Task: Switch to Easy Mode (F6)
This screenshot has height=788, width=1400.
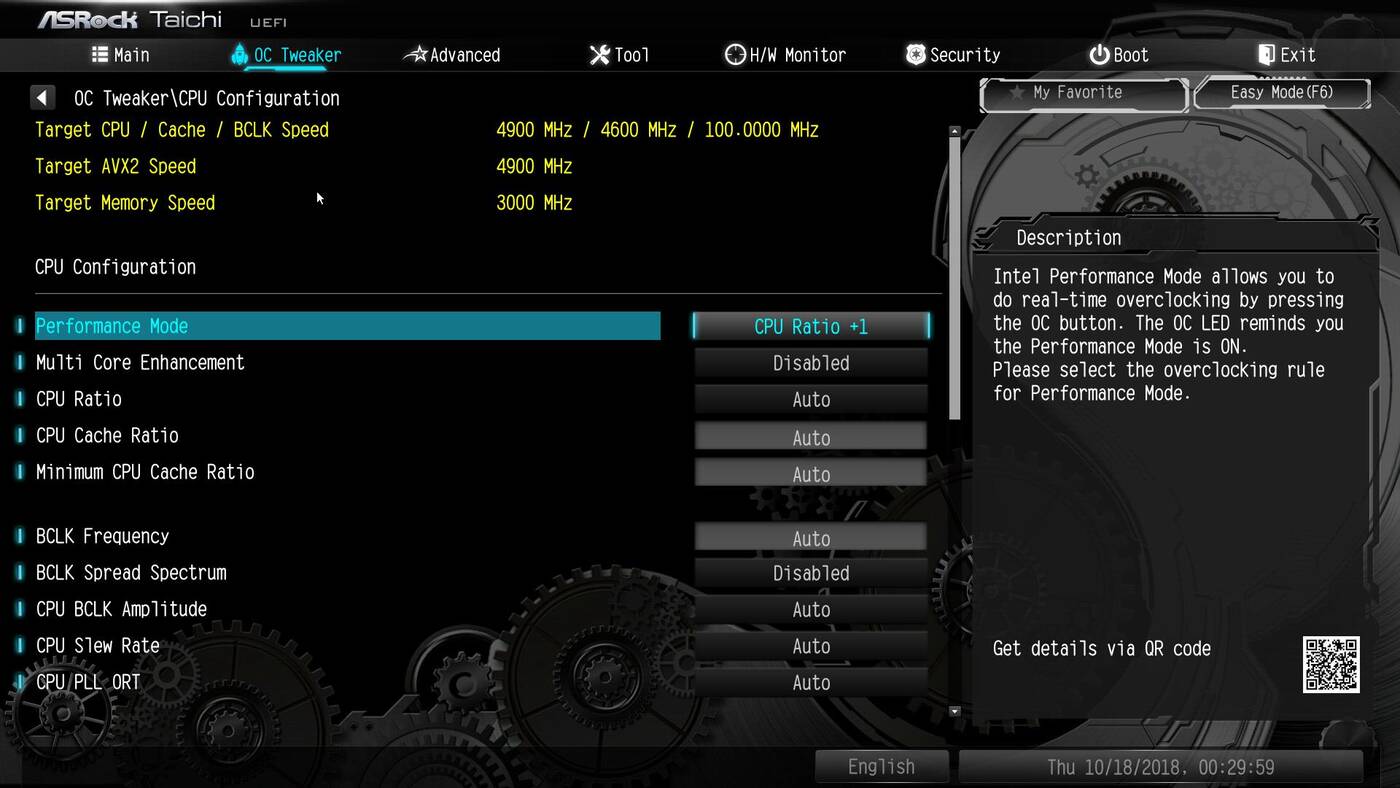Action: 1282,93
